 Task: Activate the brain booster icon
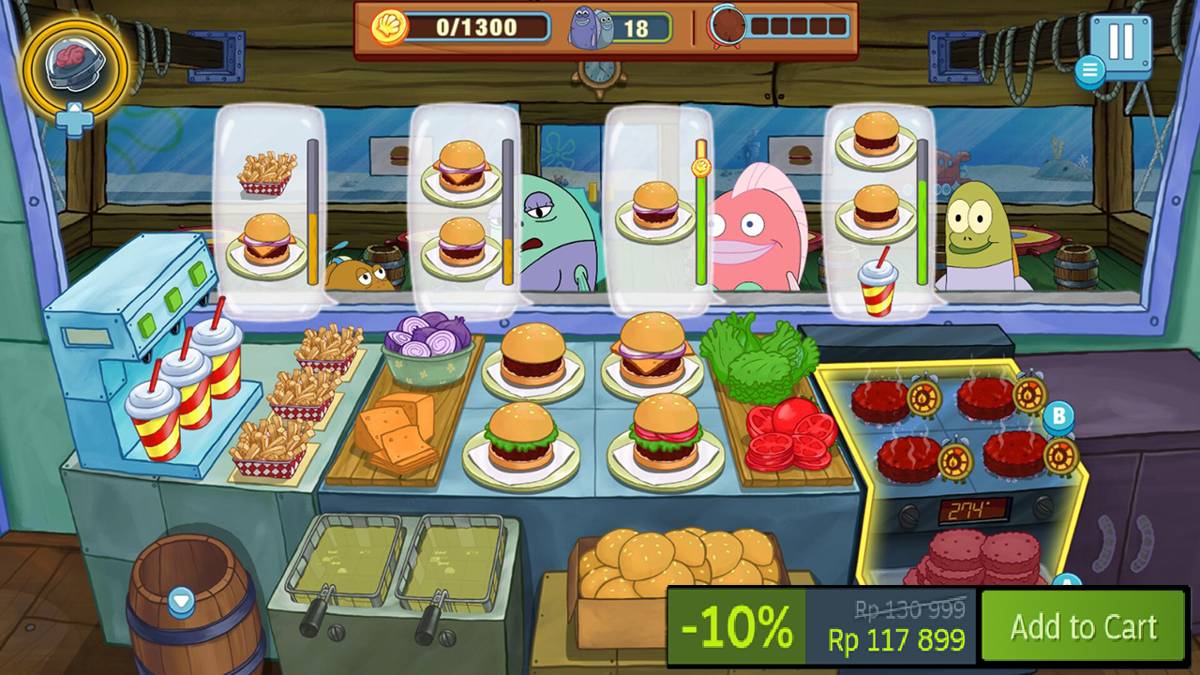pos(75,64)
